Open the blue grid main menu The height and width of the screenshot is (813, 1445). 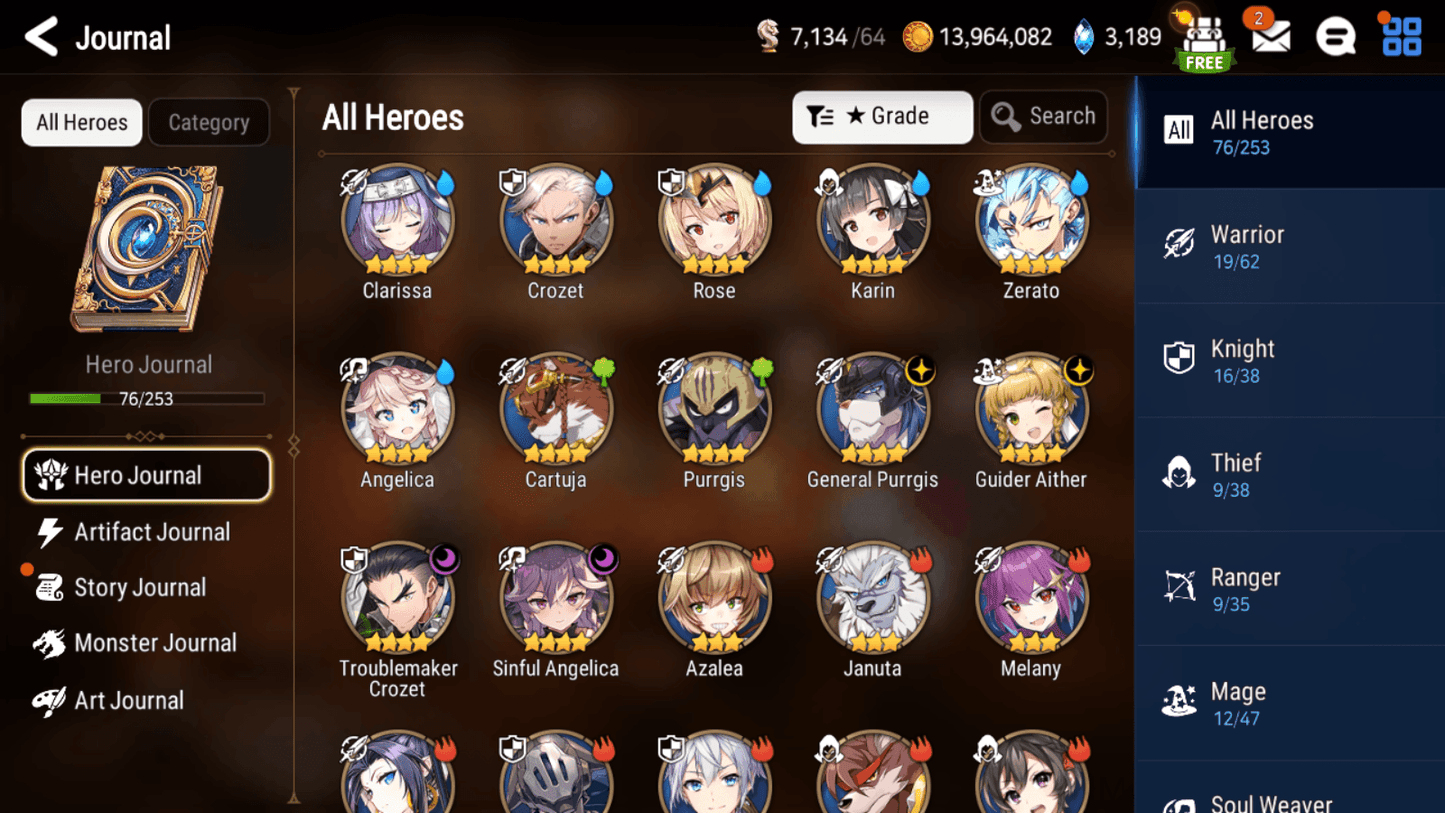pyautogui.click(x=1400, y=37)
